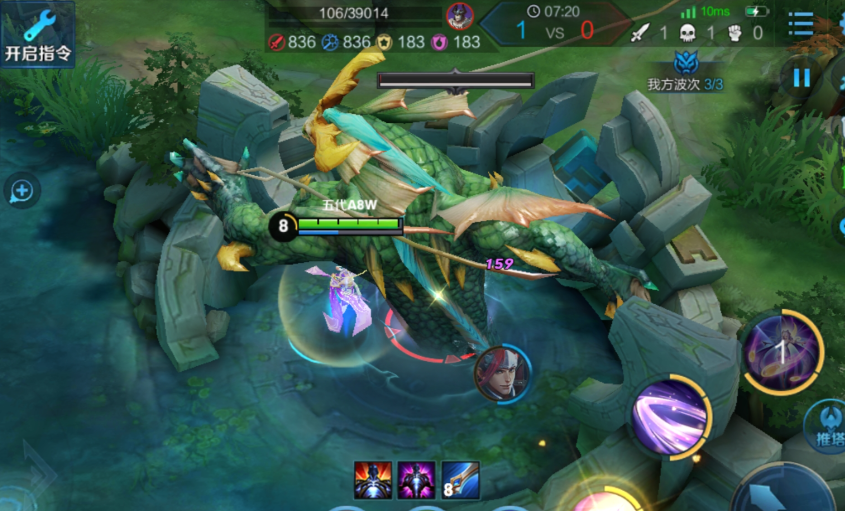Image resolution: width=845 pixels, height=511 pixels.
Task: Select the purple buff icon
Action: (416, 480)
